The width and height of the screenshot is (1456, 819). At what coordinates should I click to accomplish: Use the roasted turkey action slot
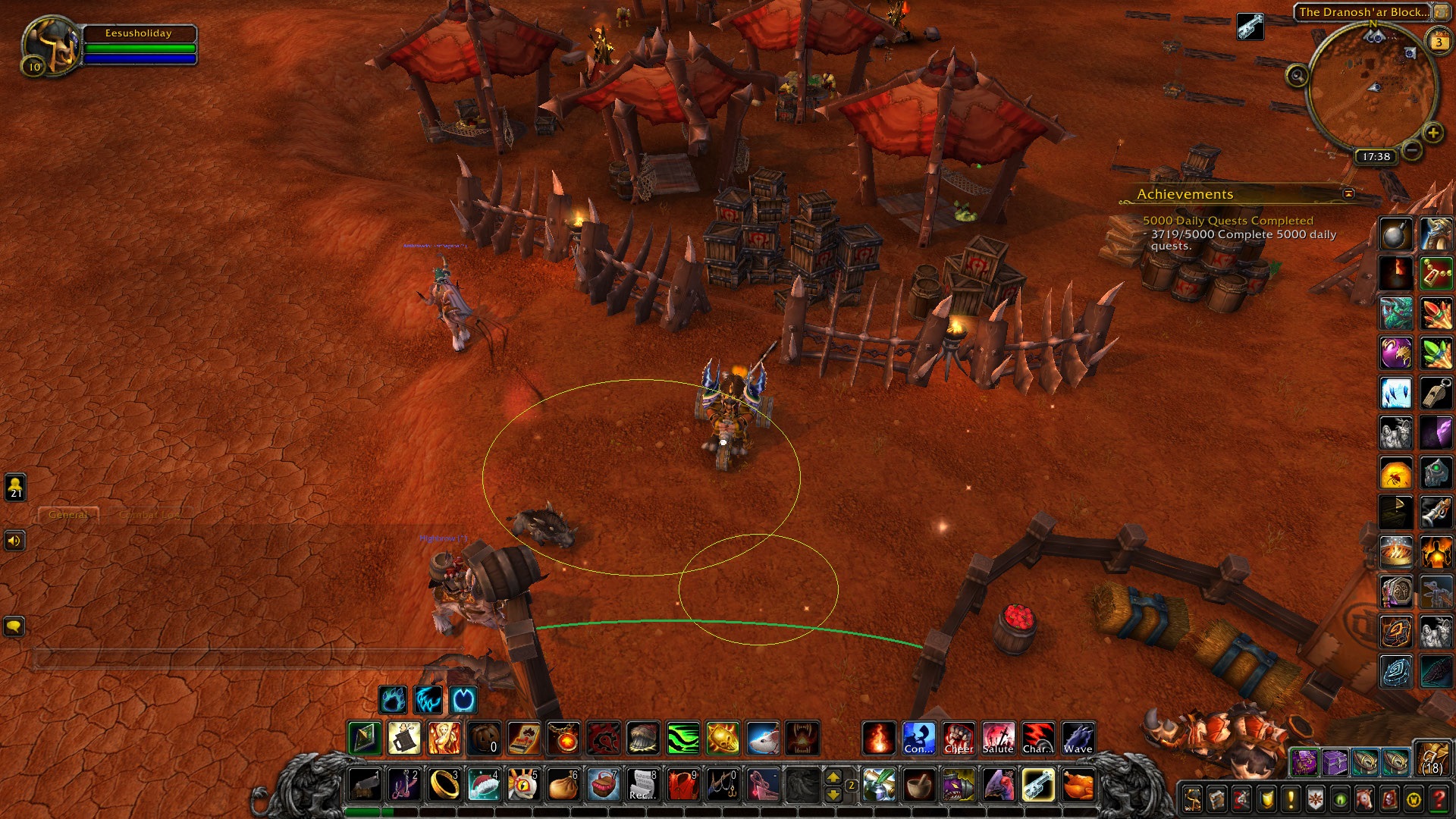coord(1078,785)
